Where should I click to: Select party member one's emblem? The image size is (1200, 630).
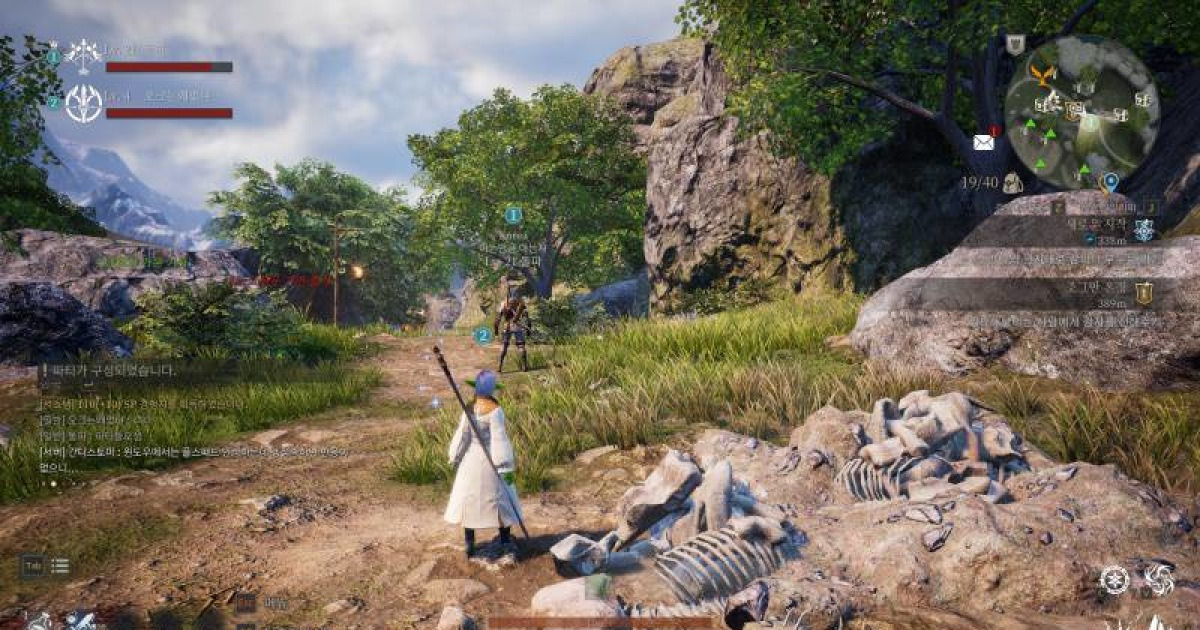click(x=82, y=56)
